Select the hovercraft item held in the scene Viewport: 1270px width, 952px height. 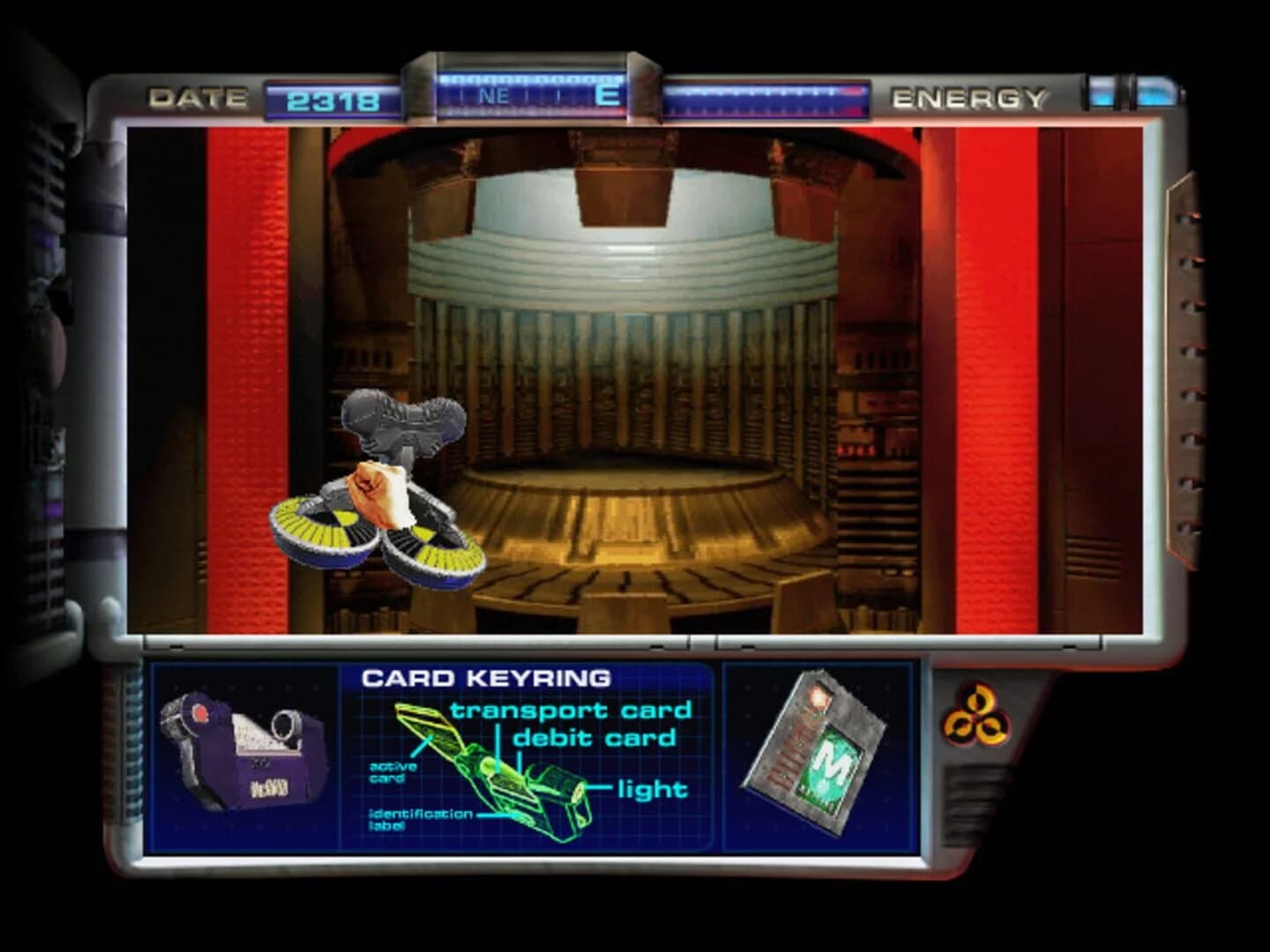tap(379, 529)
